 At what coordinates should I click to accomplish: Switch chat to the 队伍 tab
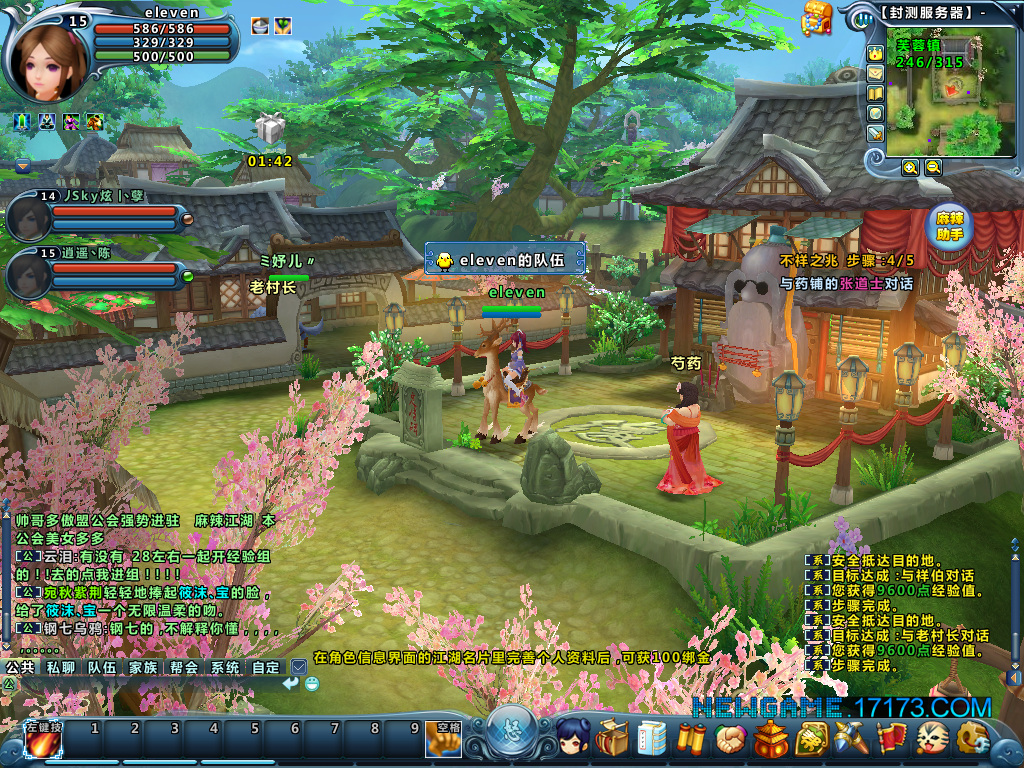102,667
